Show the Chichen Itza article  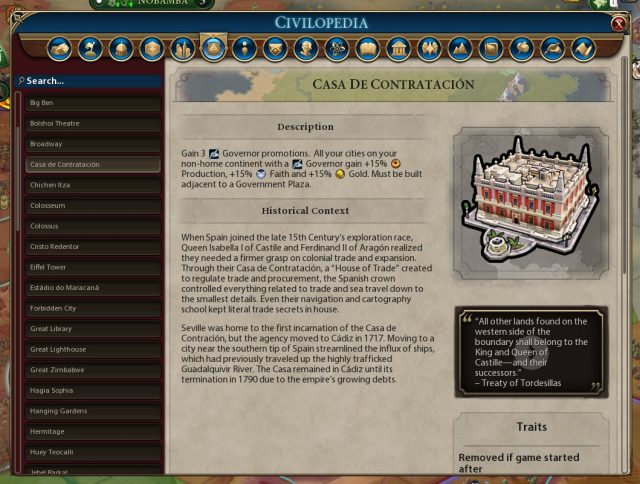tap(92, 185)
